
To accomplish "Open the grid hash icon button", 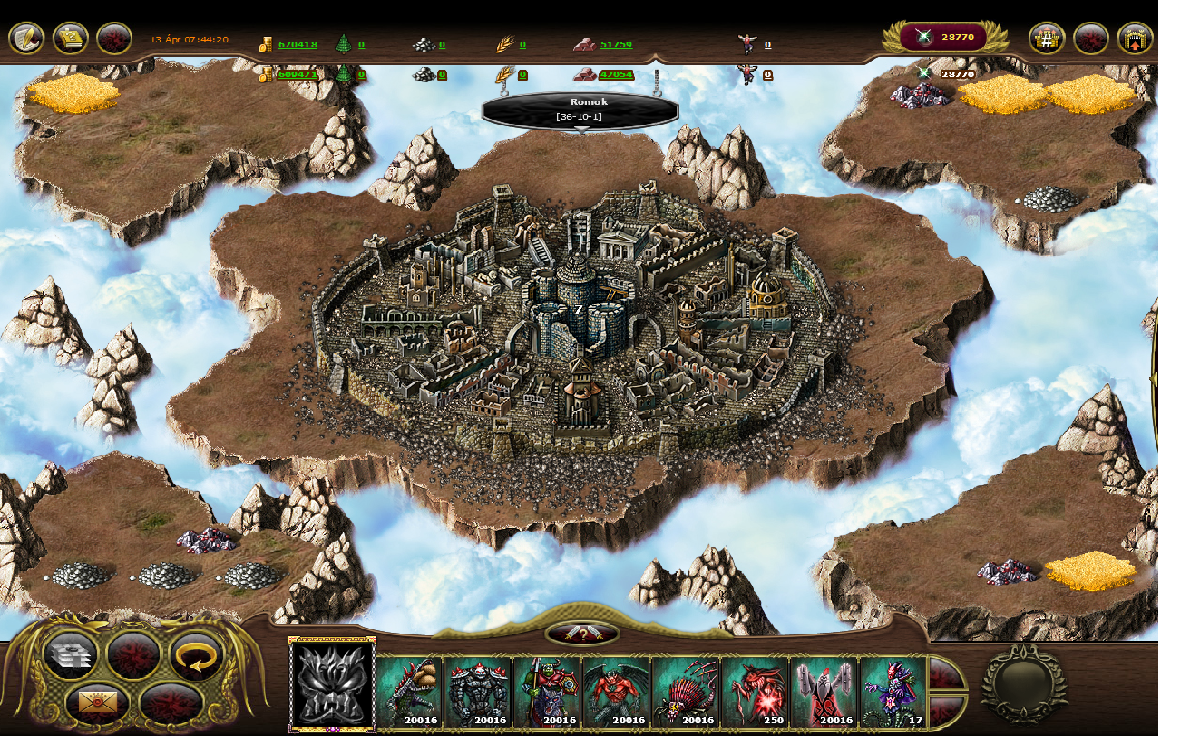I will click(1047, 39).
